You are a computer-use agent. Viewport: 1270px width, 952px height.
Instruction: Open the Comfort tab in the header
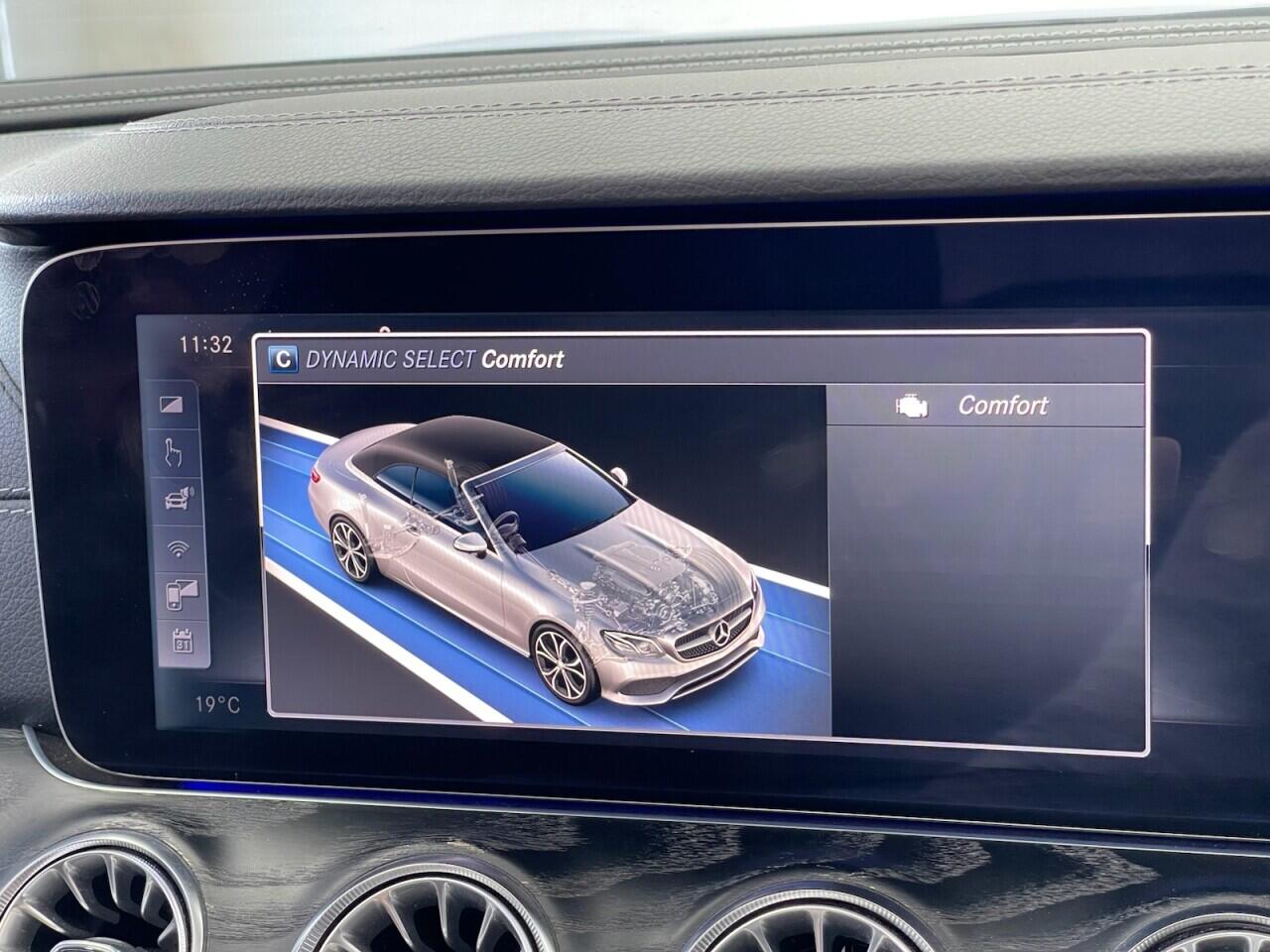(x=523, y=360)
